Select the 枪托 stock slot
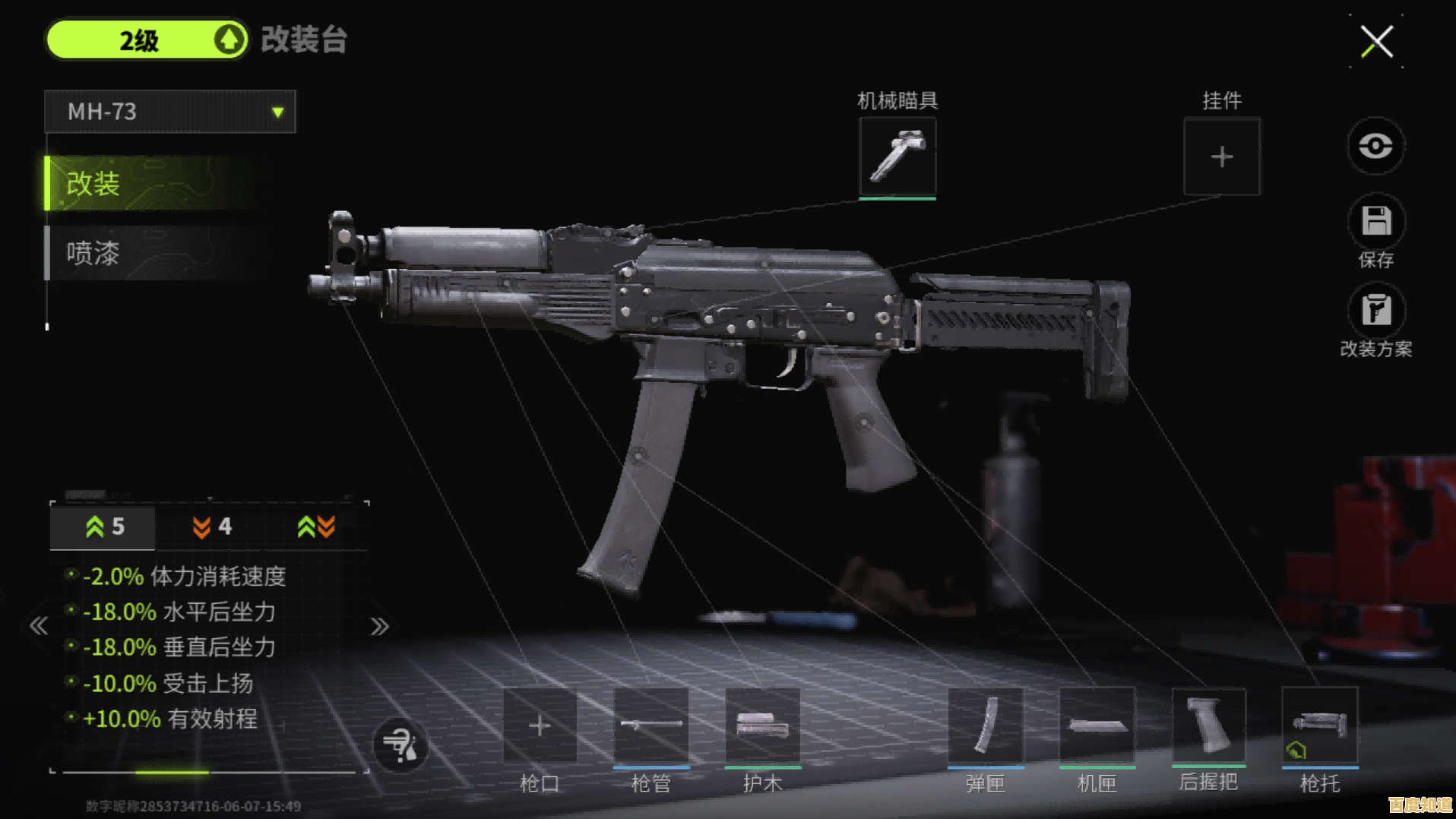Image resolution: width=1456 pixels, height=819 pixels. click(1319, 726)
